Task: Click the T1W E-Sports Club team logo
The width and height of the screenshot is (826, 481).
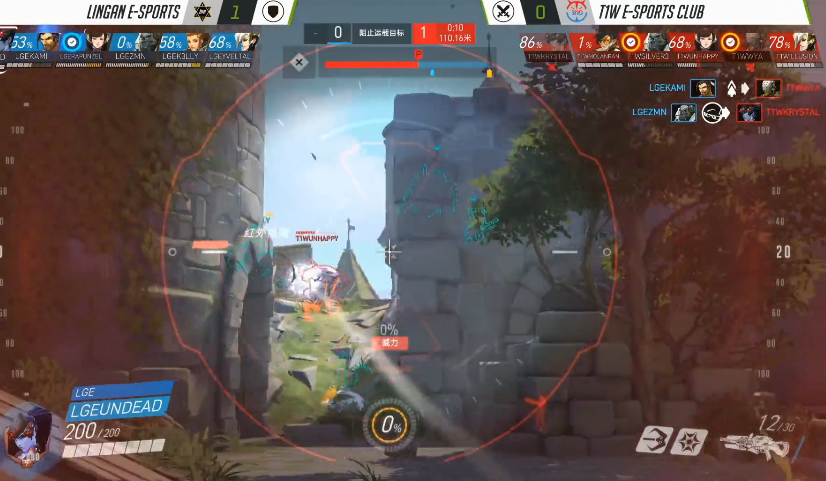Action: point(576,12)
